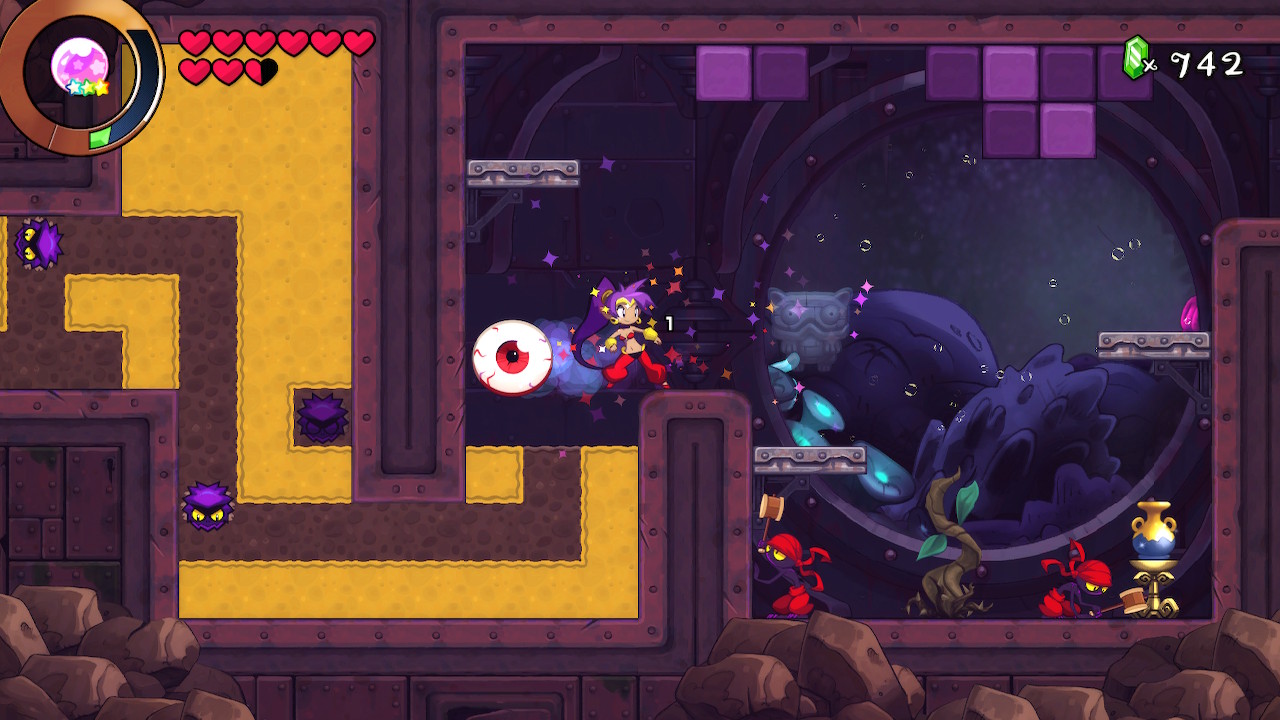Click the green gem currency icon

coord(1136,58)
